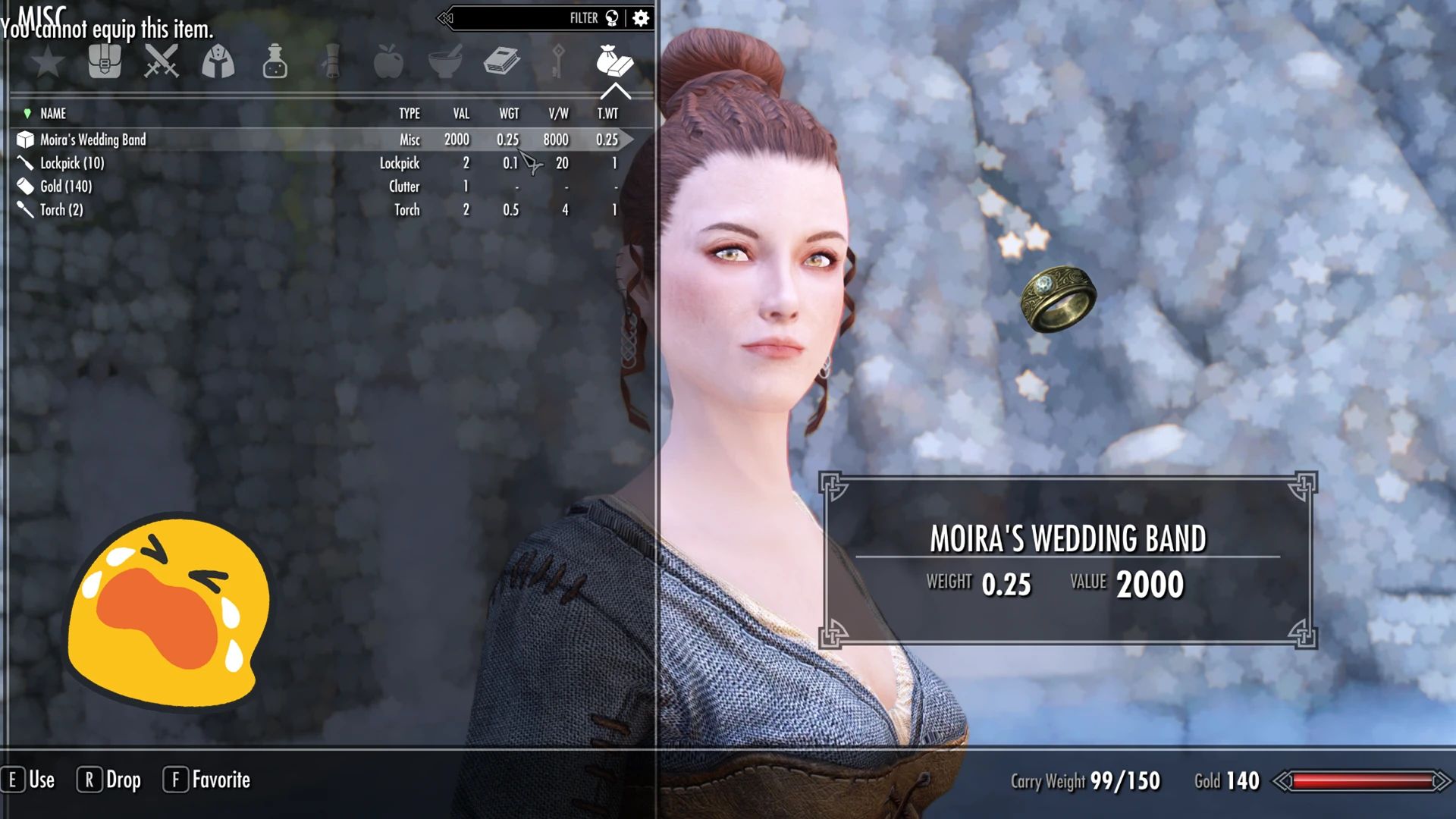Open the FILTER dropdown
The image size is (1456, 819).
[x=584, y=17]
